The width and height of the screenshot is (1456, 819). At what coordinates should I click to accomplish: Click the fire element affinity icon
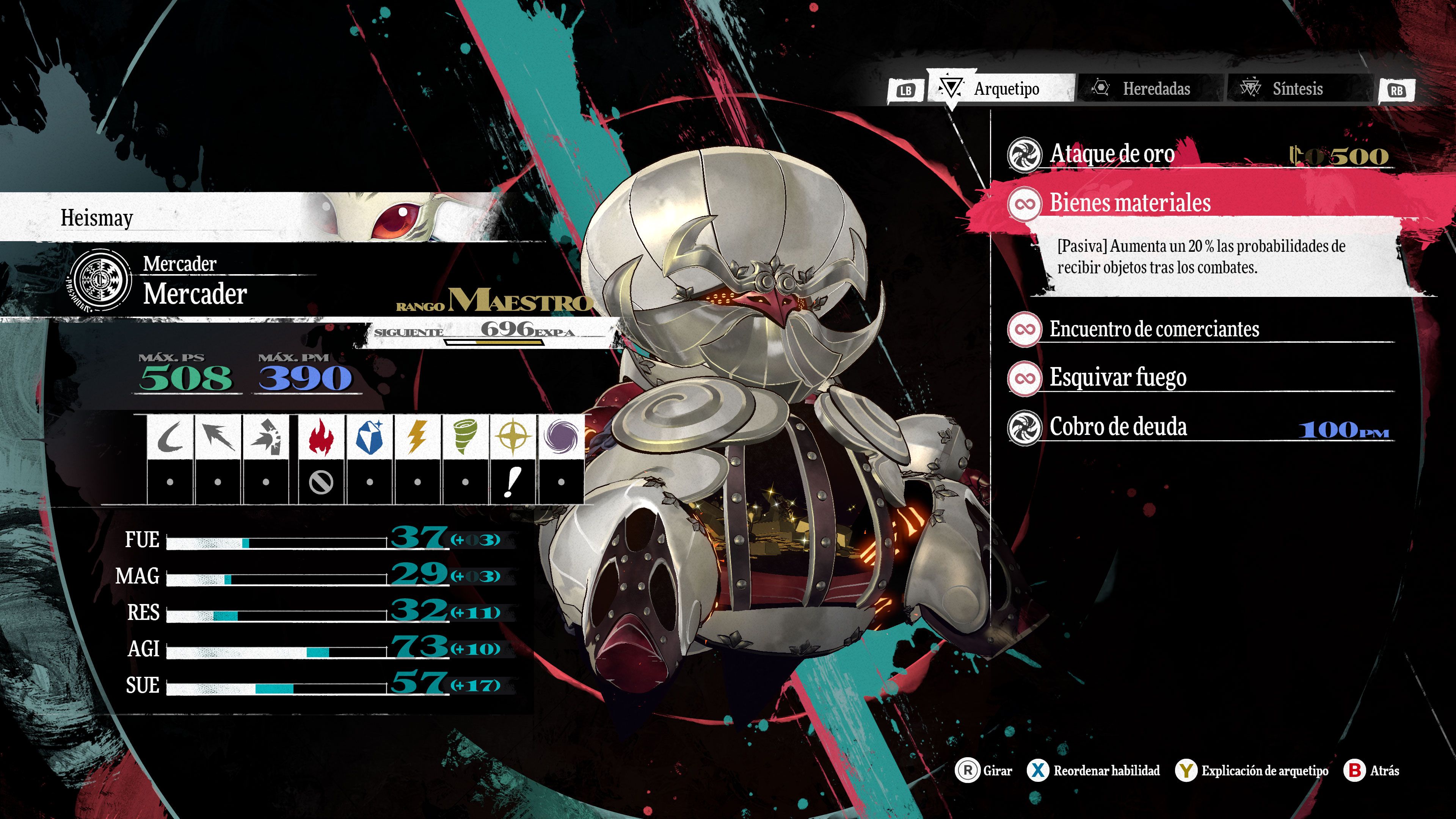coord(321,437)
